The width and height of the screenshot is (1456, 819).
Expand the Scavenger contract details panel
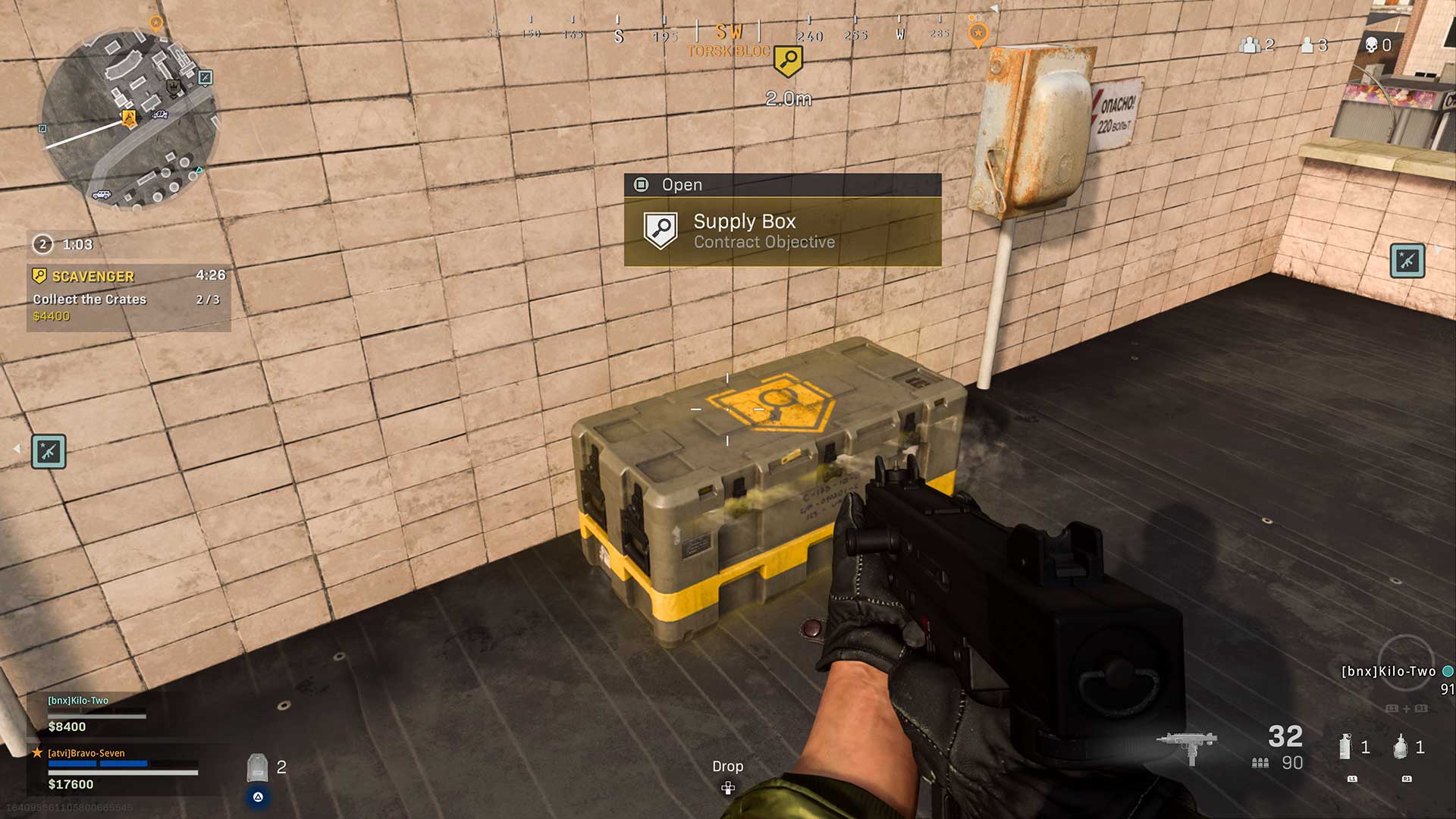point(129,296)
